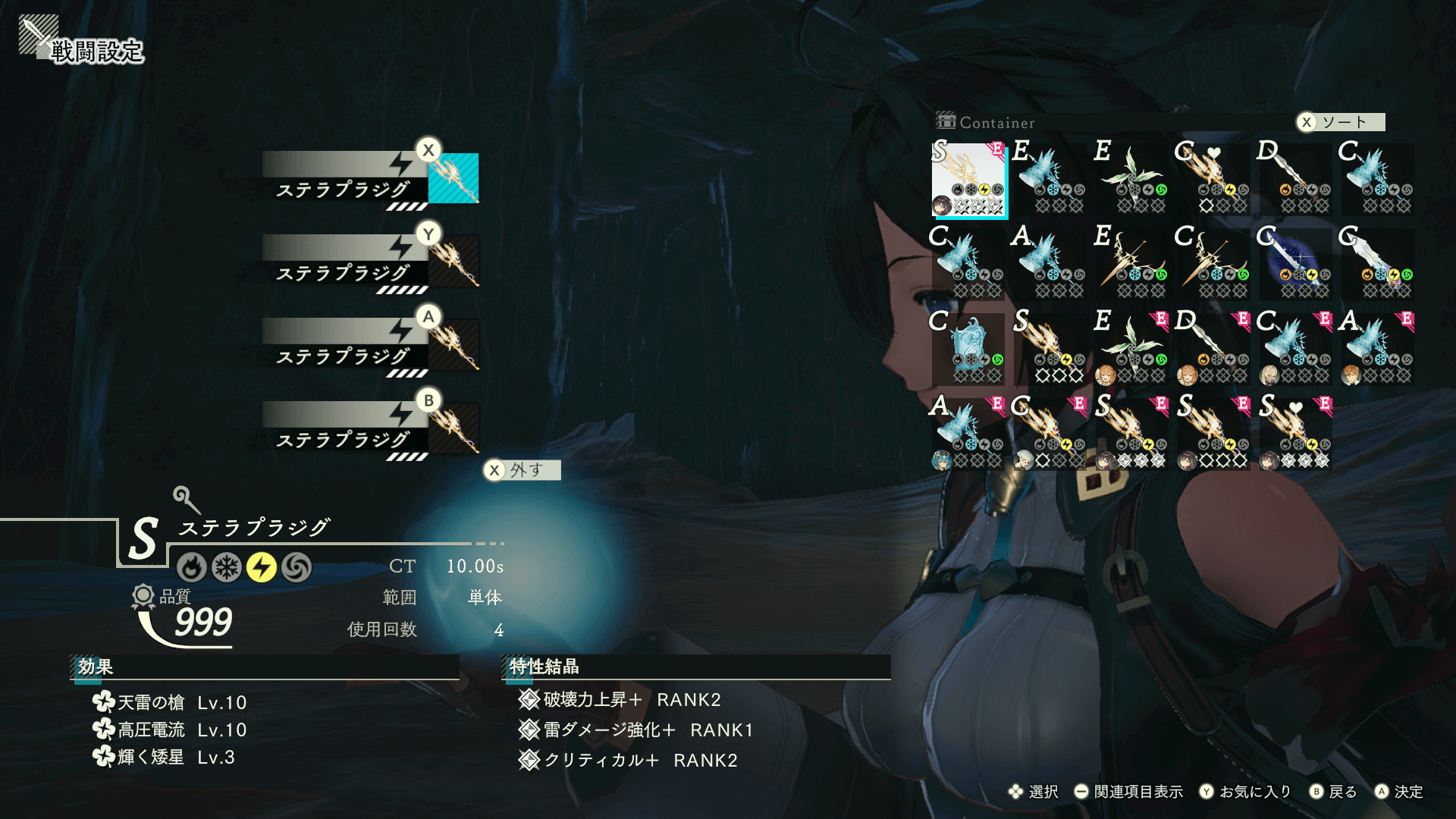The width and height of the screenshot is (1456, 819).
Task: Pick the unequipped D-rank sword item
Action: (x=1296, y=179)
